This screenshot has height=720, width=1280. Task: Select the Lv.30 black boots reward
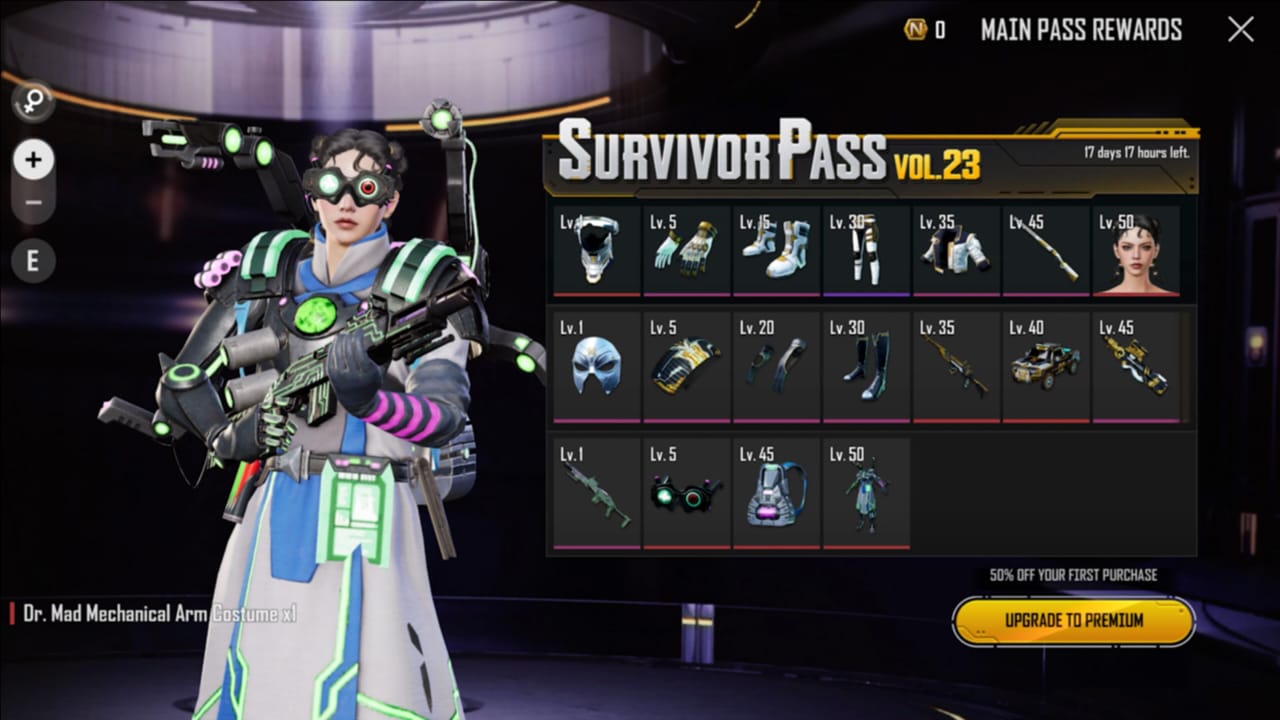coord(866,366)
